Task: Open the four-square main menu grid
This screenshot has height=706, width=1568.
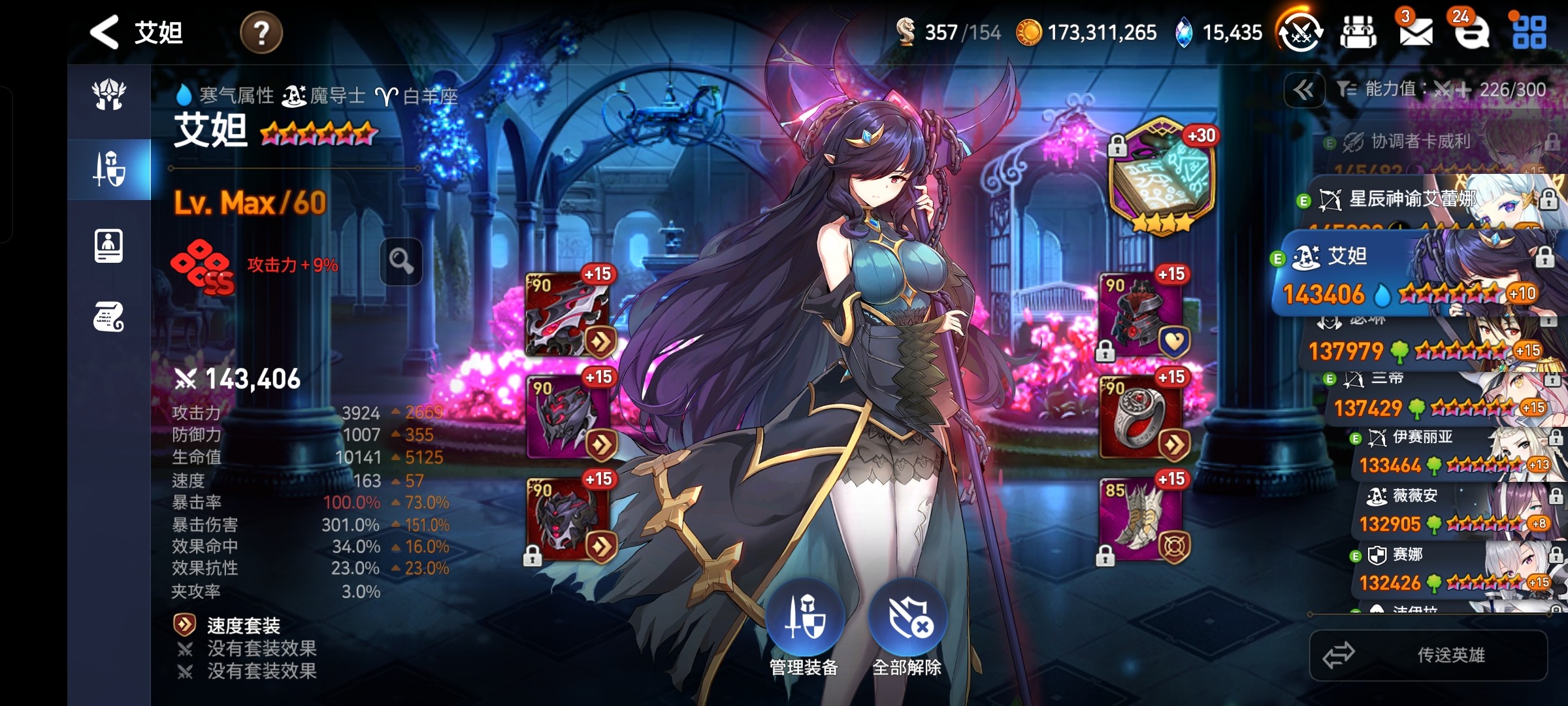Action: click(x=1529, y=32)
